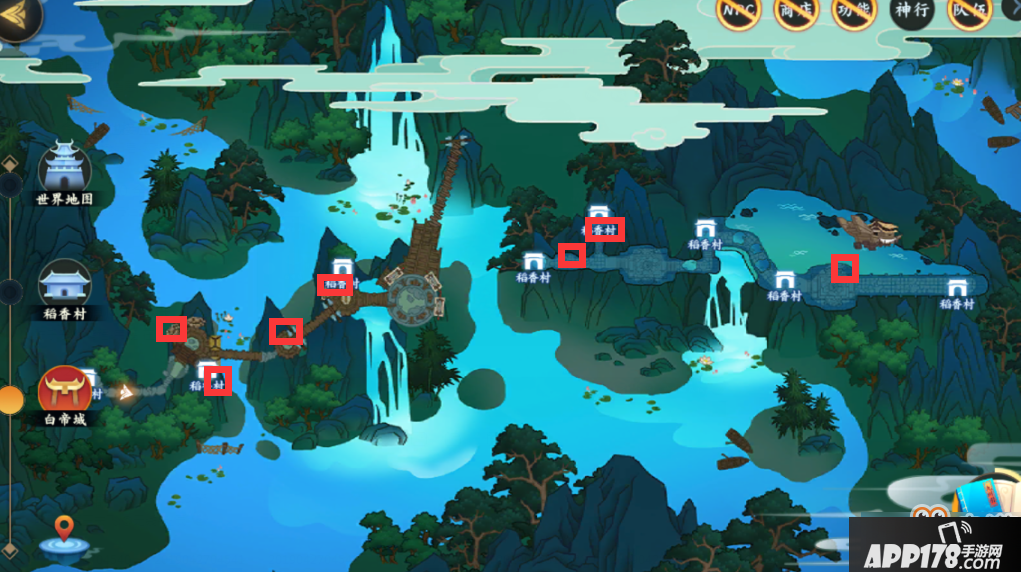1021x572 pixels.
Task: Toggle the 队伍 team filter
Action: [969, 13]
